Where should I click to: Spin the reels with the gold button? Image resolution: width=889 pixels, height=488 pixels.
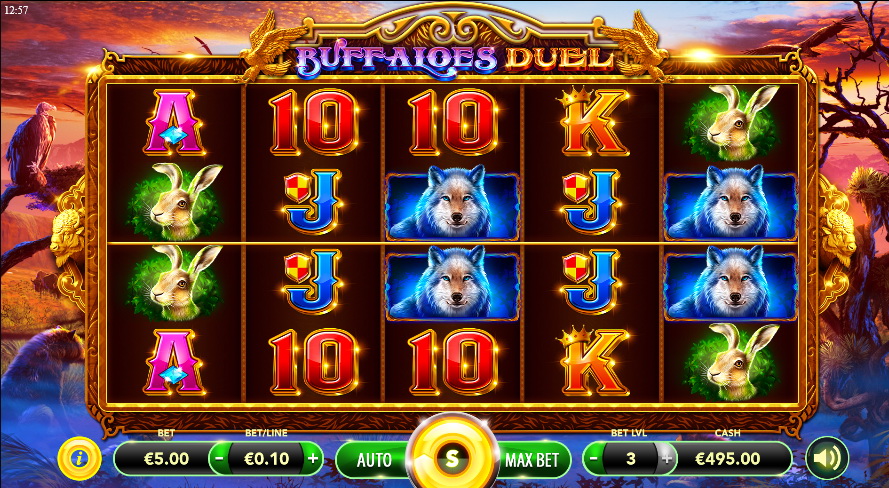tap(451, 459)
